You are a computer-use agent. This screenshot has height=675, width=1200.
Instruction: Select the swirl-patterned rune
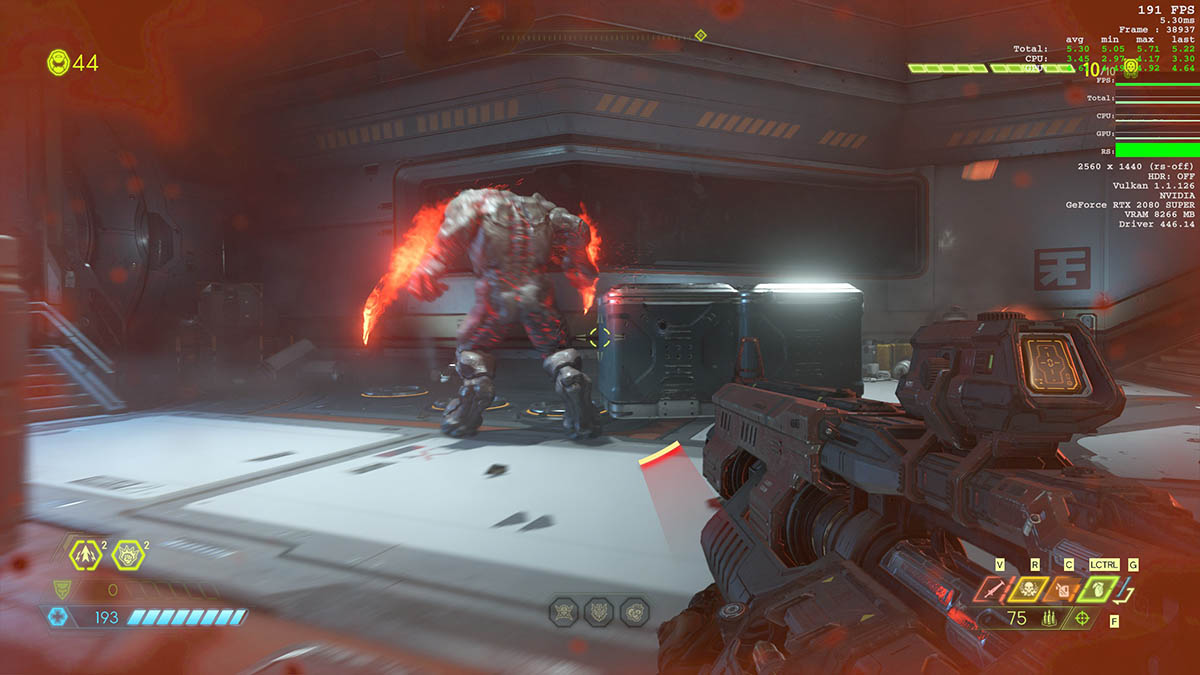point(633,611)
